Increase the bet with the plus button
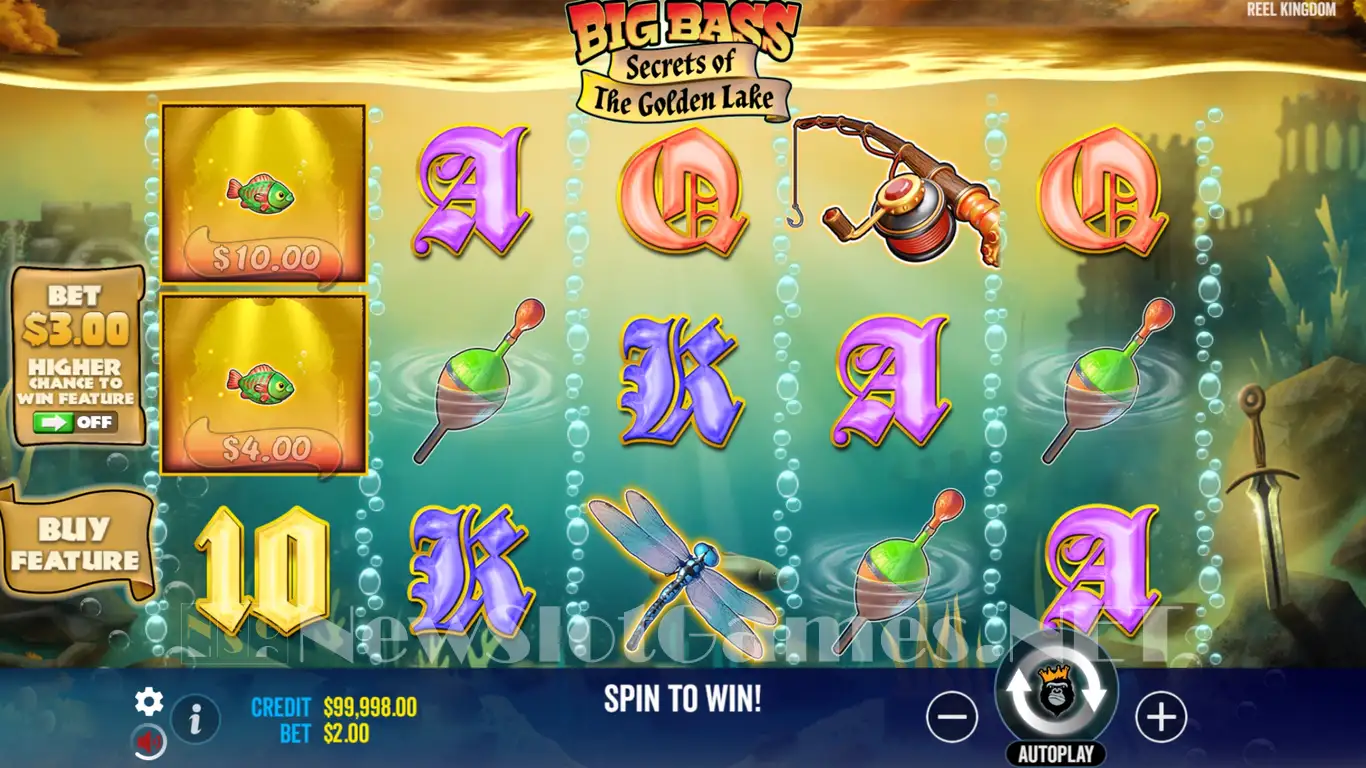This screenshot has height=768, width=1366. point(1161,717)
